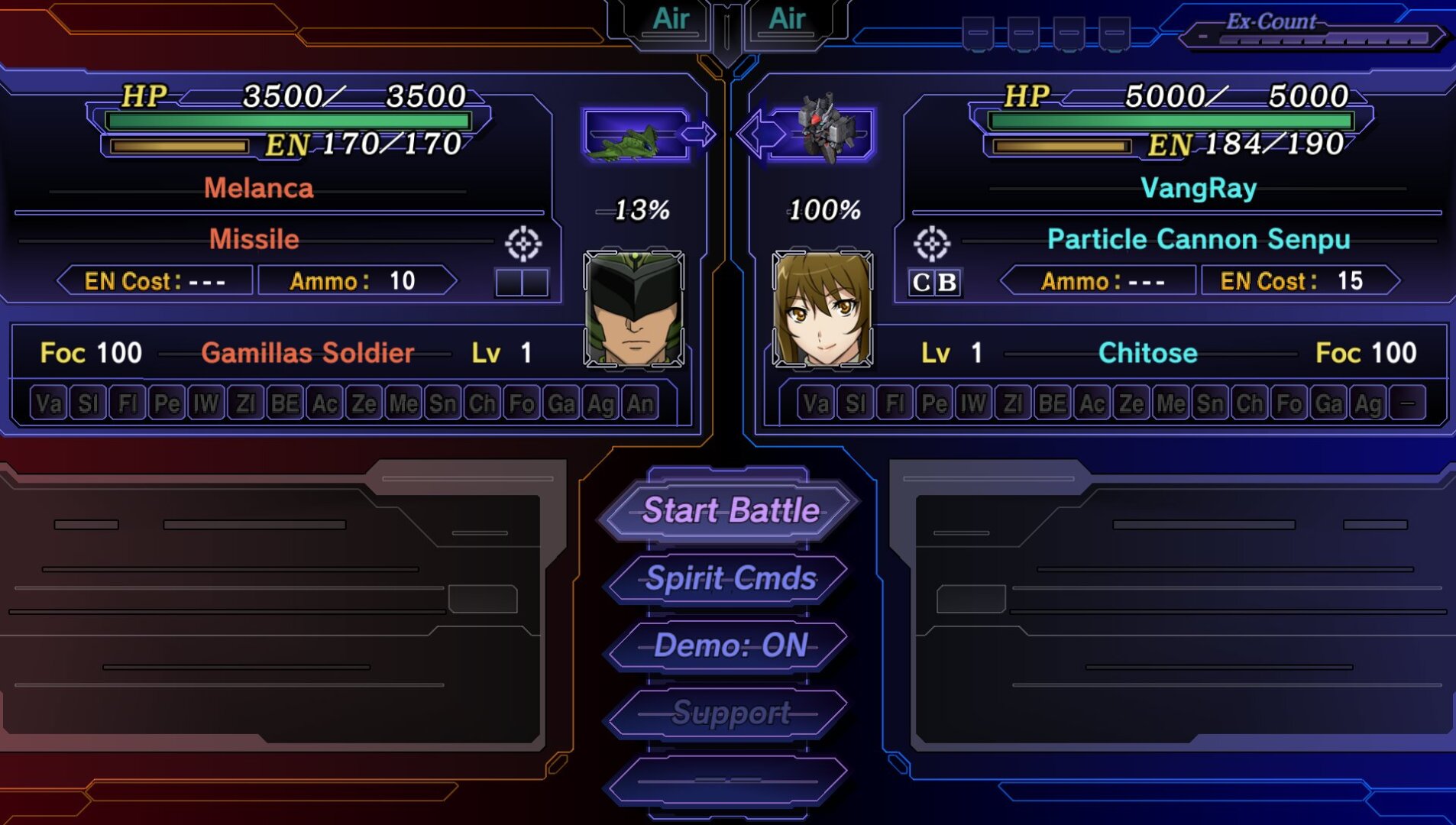The height and width of the screenshot is (825, 1456).
Task: Select the green Melanca unit icon
Action: 634,136
